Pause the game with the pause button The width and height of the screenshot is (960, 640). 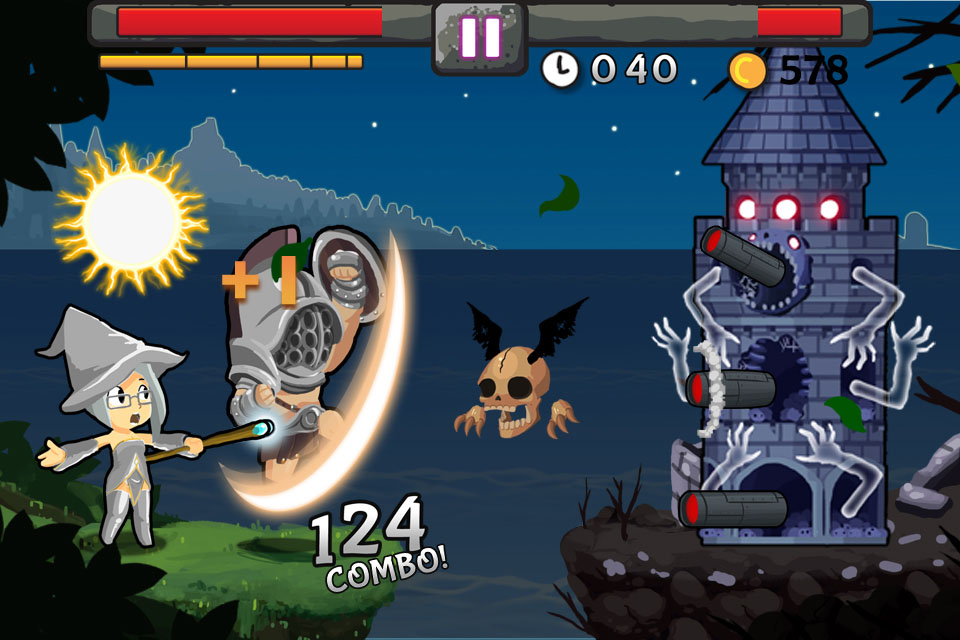point(480,37)
